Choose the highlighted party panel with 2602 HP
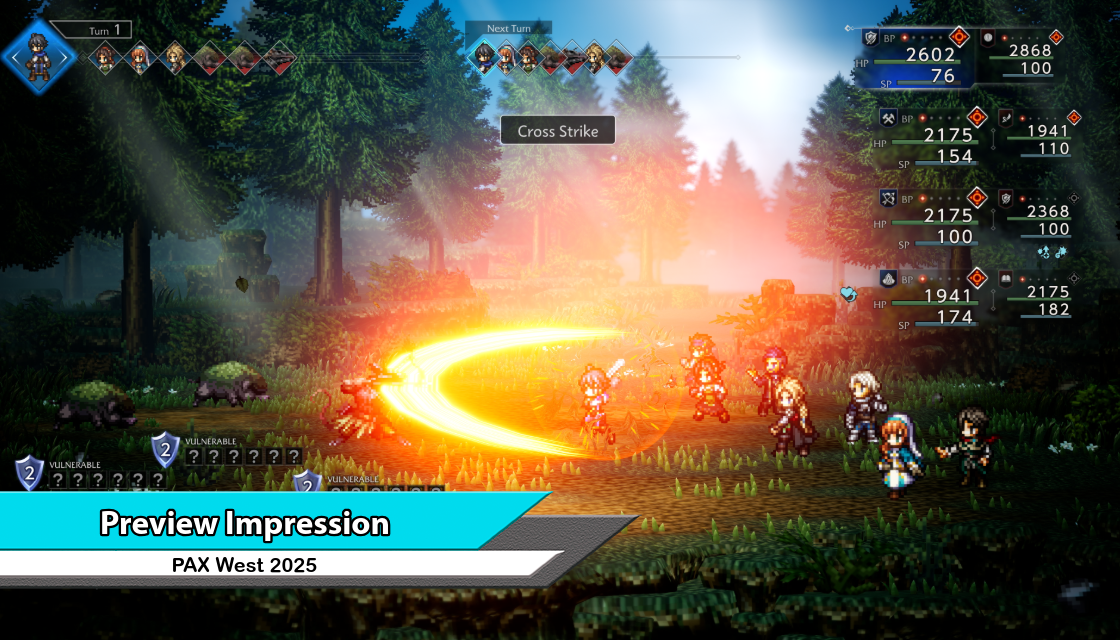The width and height of the screenshot is (1120, 640). point(914,58)
